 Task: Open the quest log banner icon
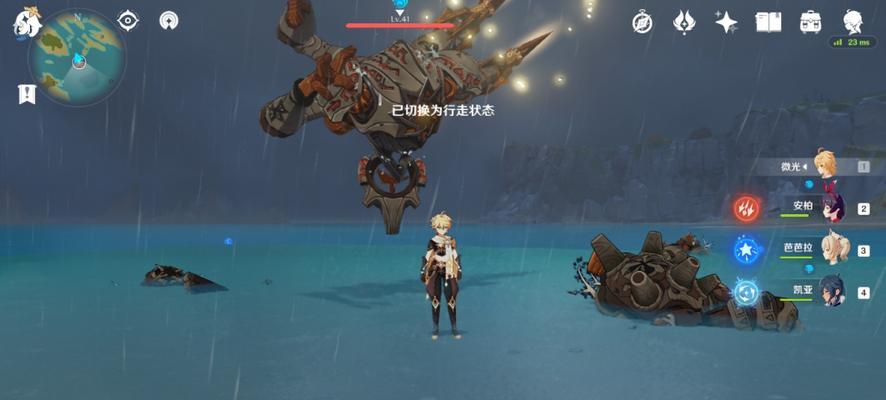point(26,94)
